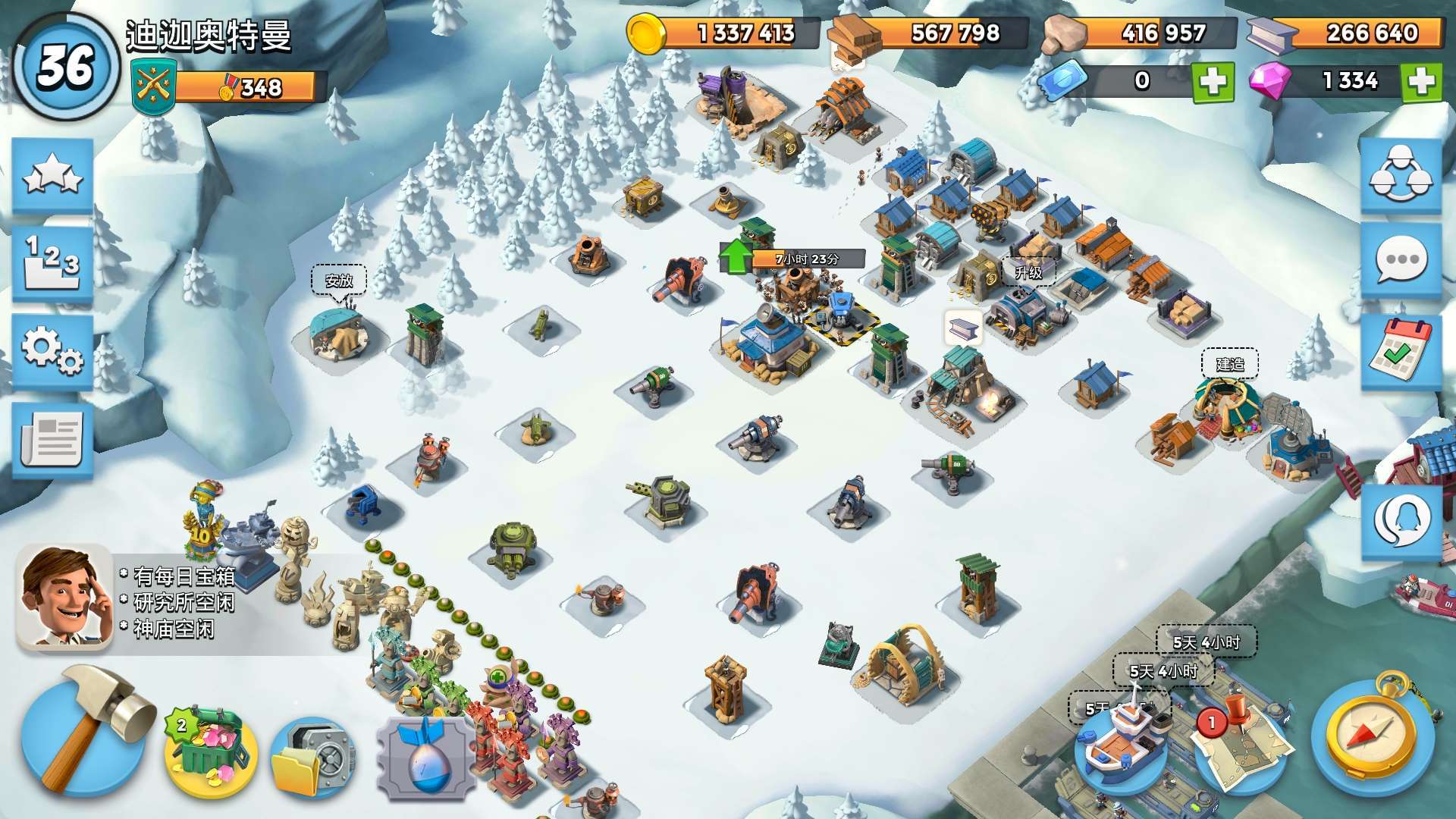Open the chat speech bubble
Viewport: 1456px width, 819px height.
[x=1400, y=262]
